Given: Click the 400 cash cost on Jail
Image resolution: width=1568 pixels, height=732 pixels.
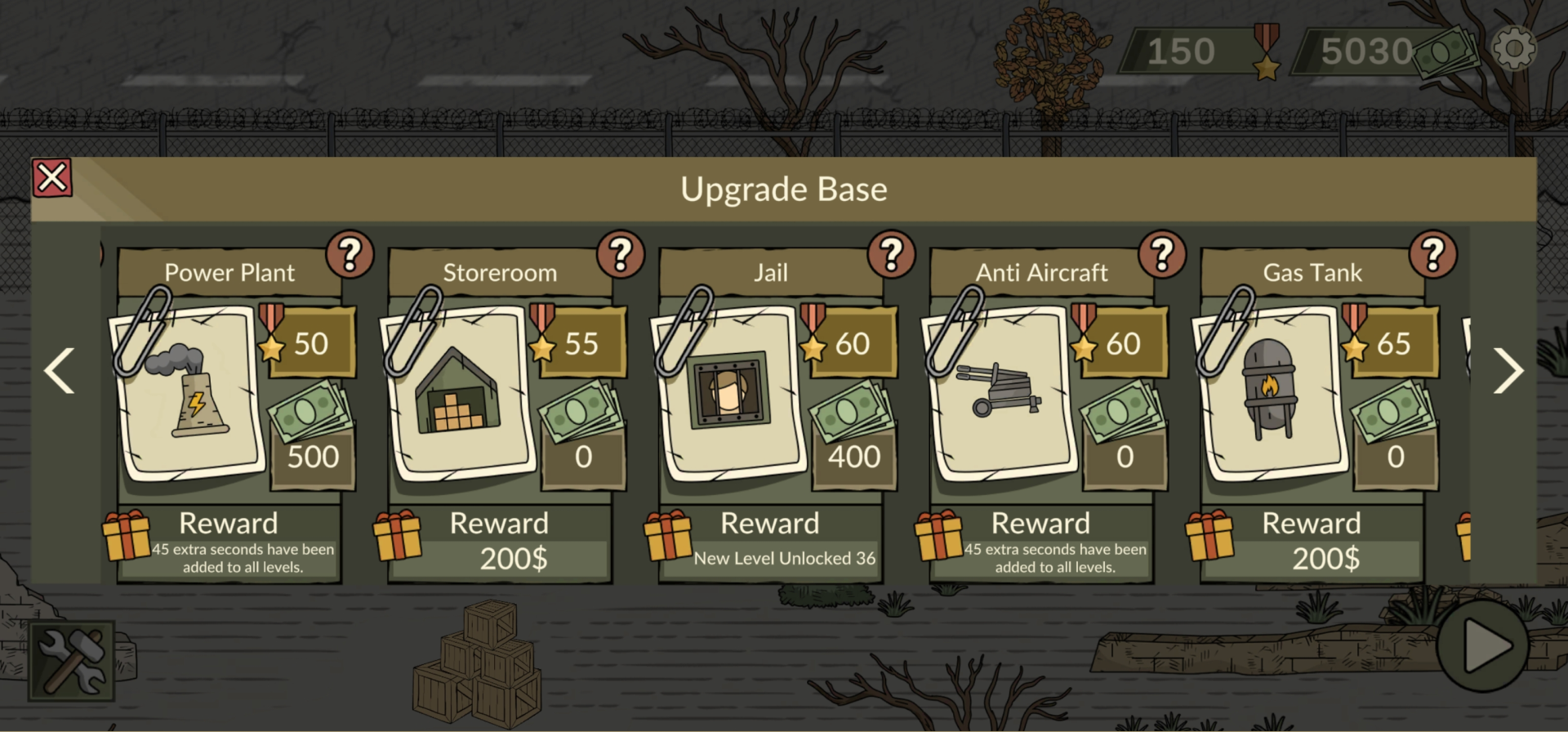Looking at the screenshot, I should click(853, 457).
